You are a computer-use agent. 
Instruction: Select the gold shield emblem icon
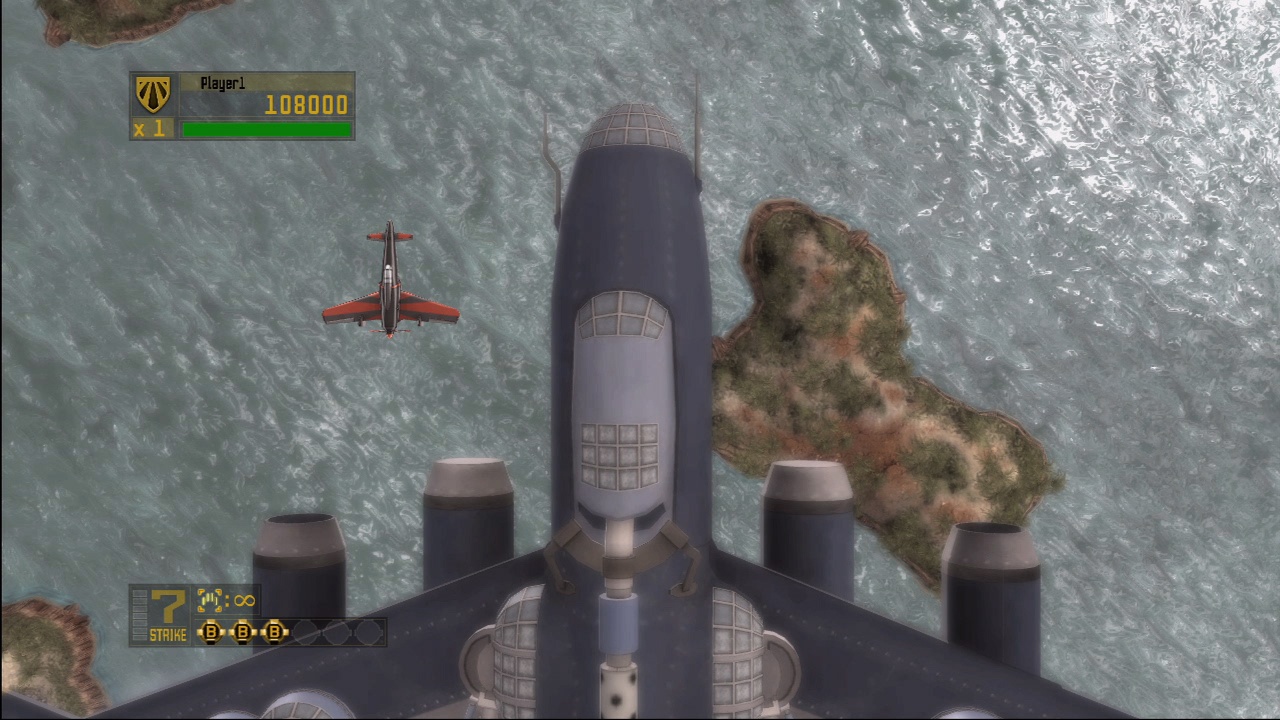[x=152, y=95]
